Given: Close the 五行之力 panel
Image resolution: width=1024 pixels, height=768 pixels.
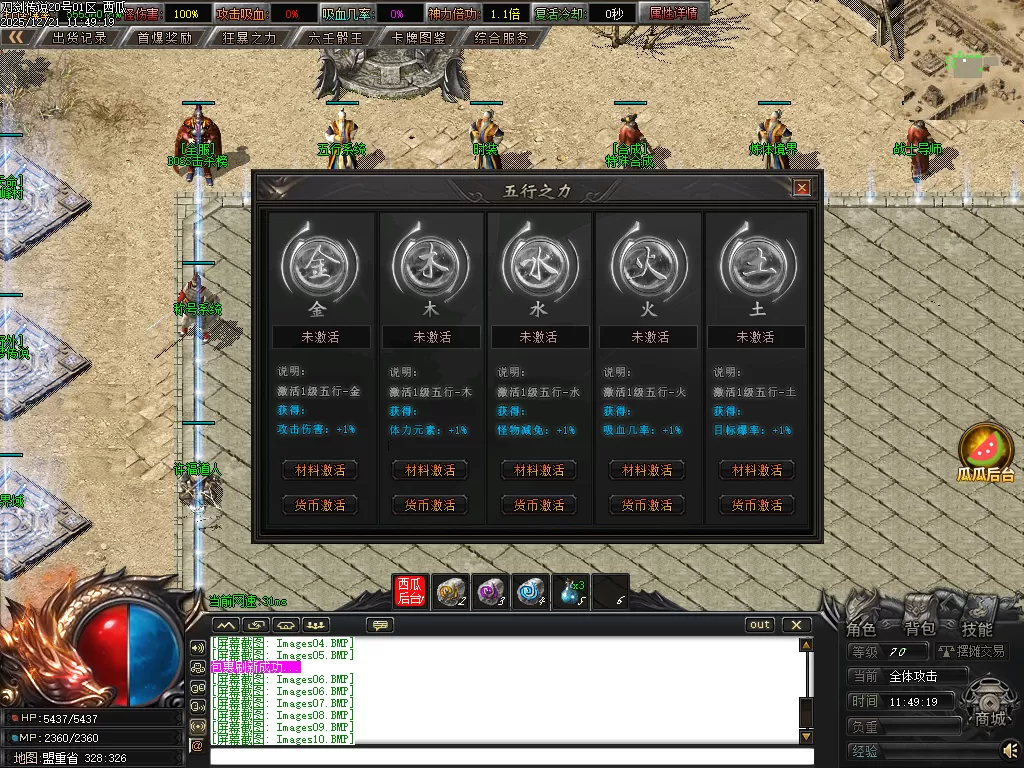Looking at the screenshot, I should [x=801, y=188].
